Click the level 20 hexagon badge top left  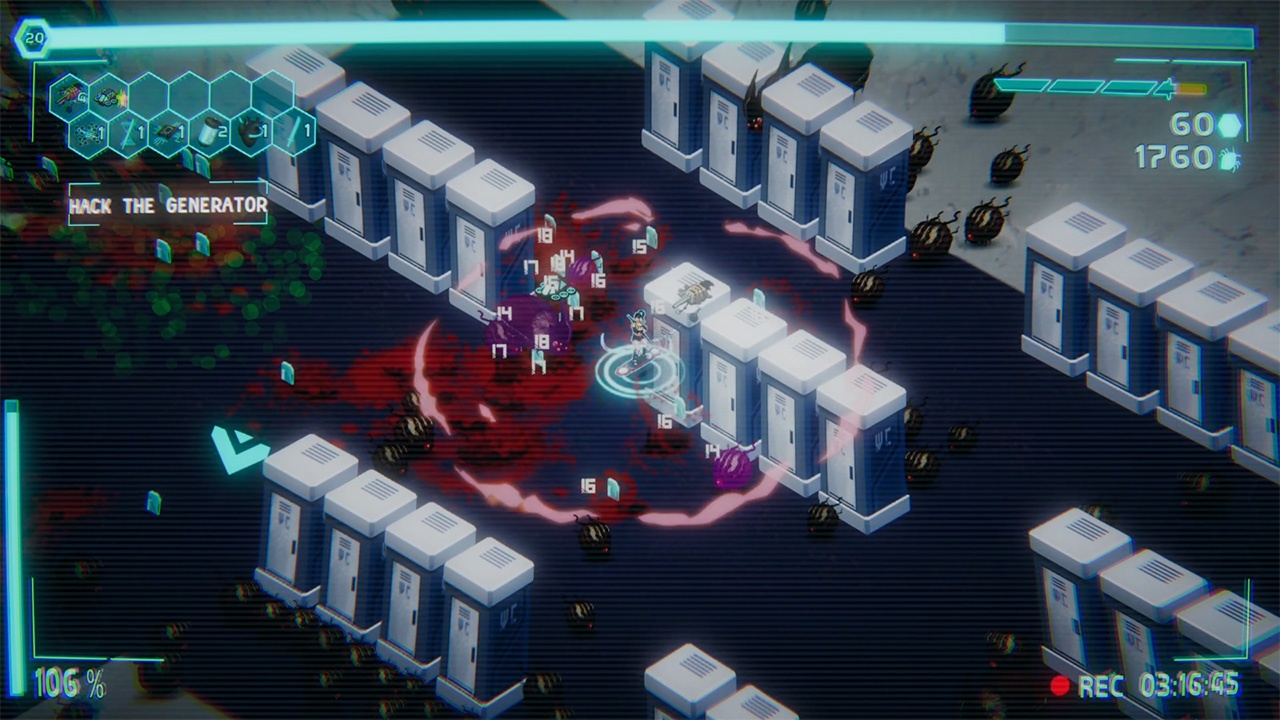[33, 38]
